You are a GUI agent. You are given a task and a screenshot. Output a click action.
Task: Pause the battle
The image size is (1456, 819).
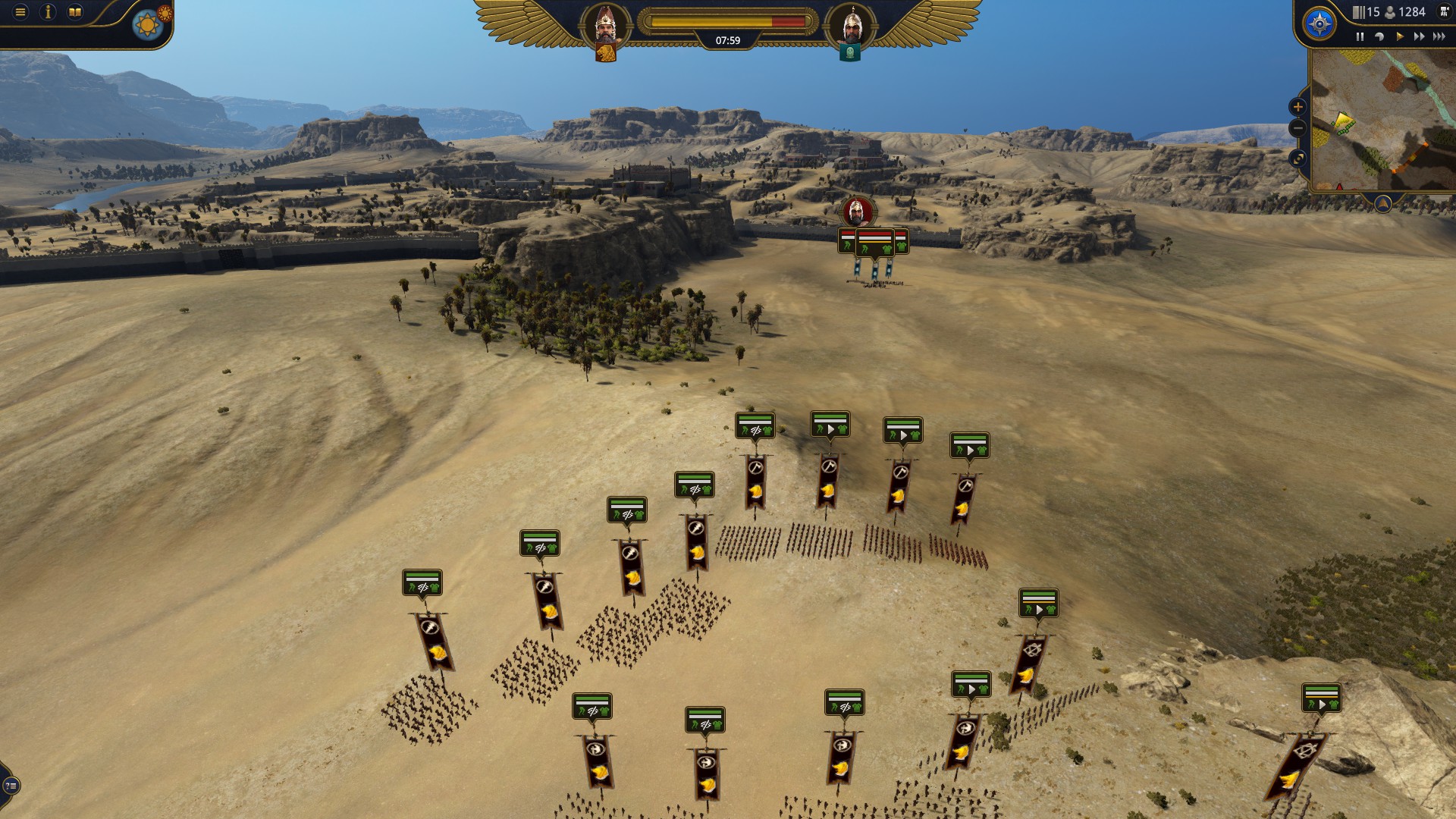[x=1360, y=36]
